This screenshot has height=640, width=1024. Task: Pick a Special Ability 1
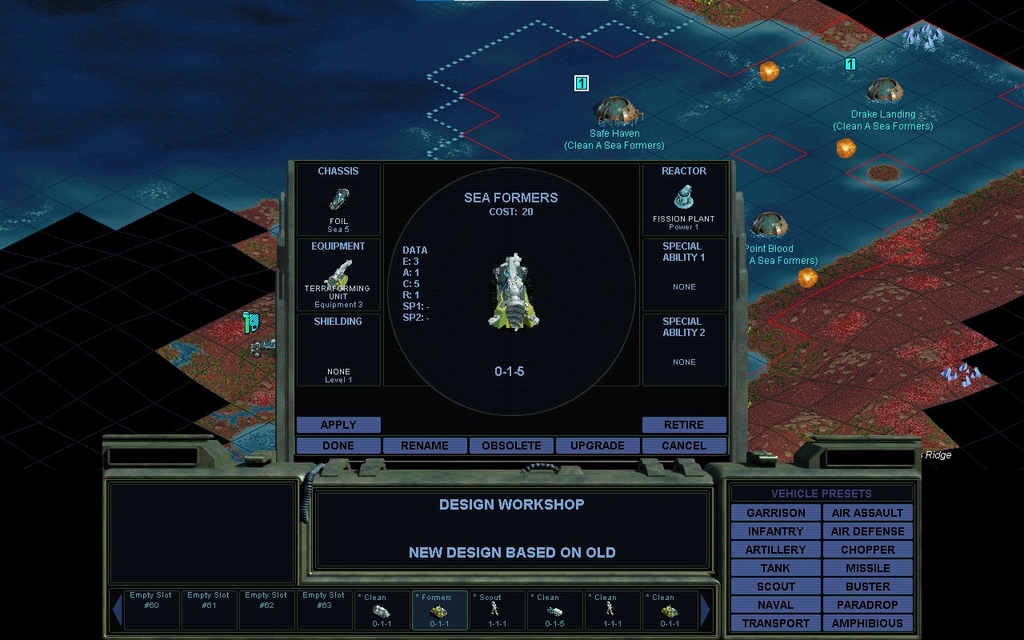(684, 275)
